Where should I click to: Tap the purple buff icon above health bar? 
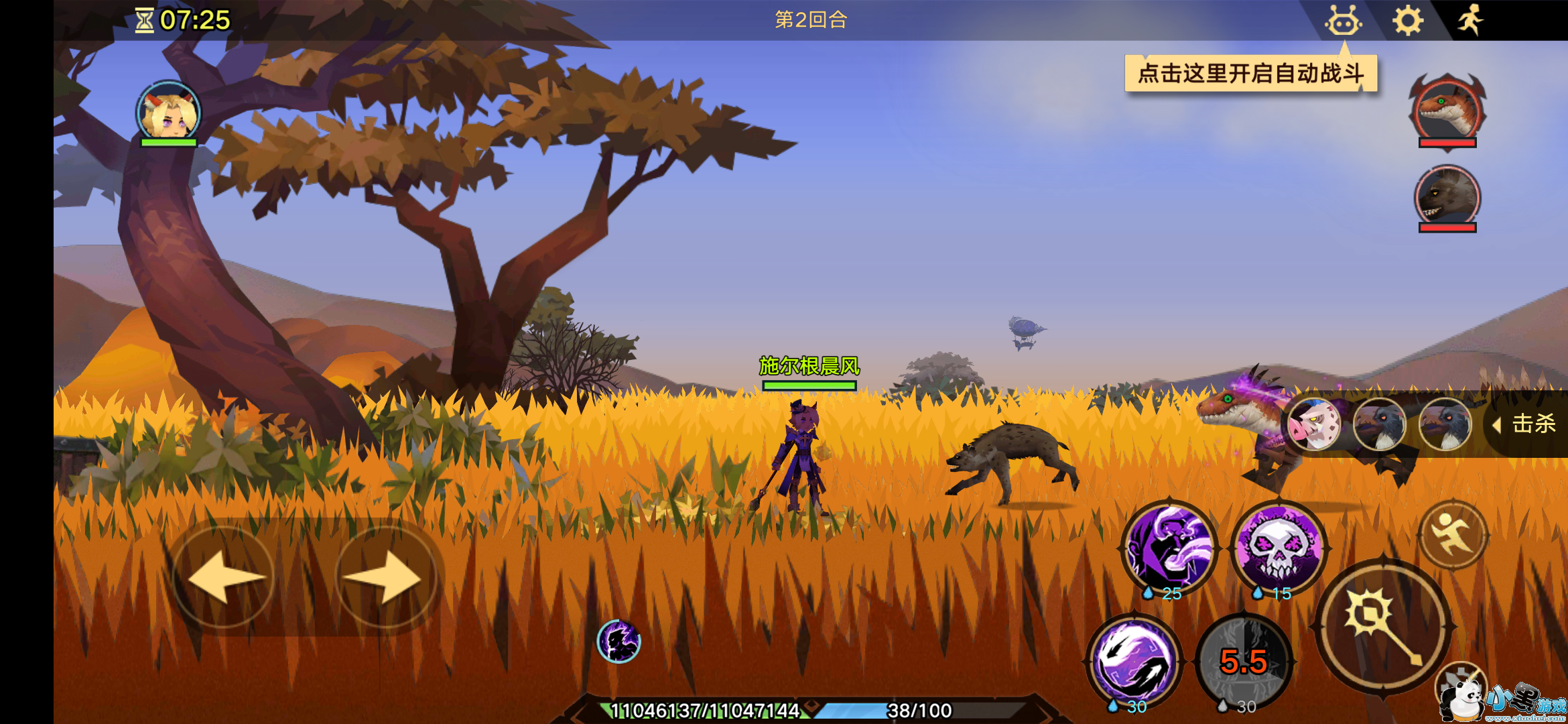tap(618, 641)
